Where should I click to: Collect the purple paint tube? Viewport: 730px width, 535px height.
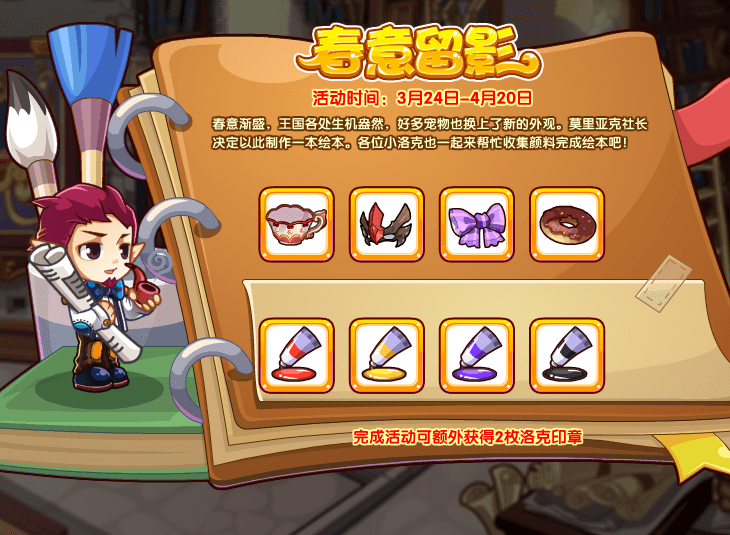click(x=476, y=356)
